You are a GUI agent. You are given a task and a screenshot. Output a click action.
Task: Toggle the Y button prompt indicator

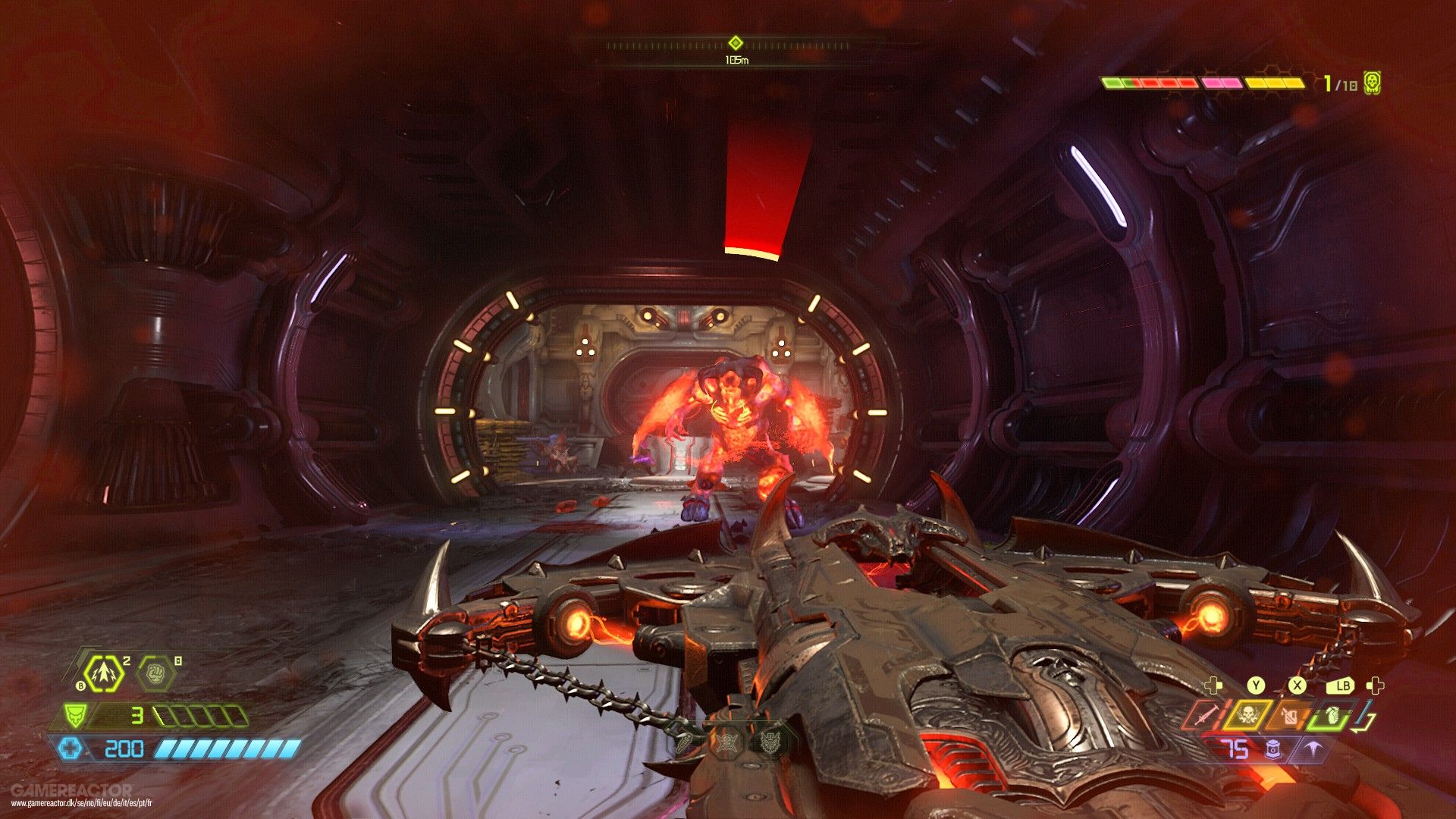coord(1256,685)
